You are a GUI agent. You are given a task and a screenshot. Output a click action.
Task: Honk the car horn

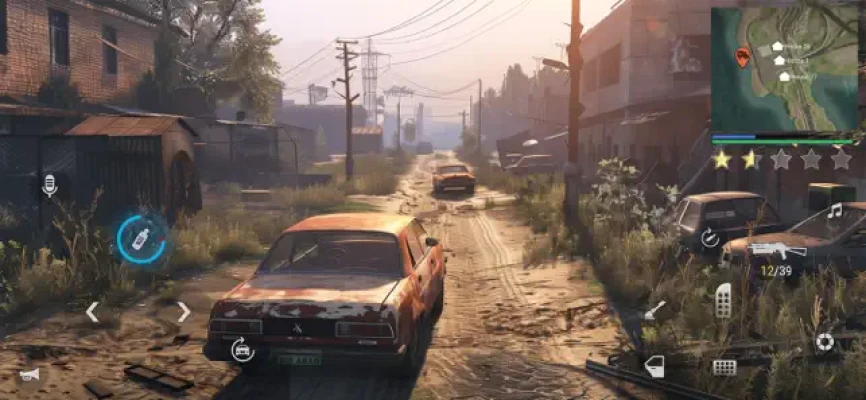pyautogui.click(x=29, y=374)
